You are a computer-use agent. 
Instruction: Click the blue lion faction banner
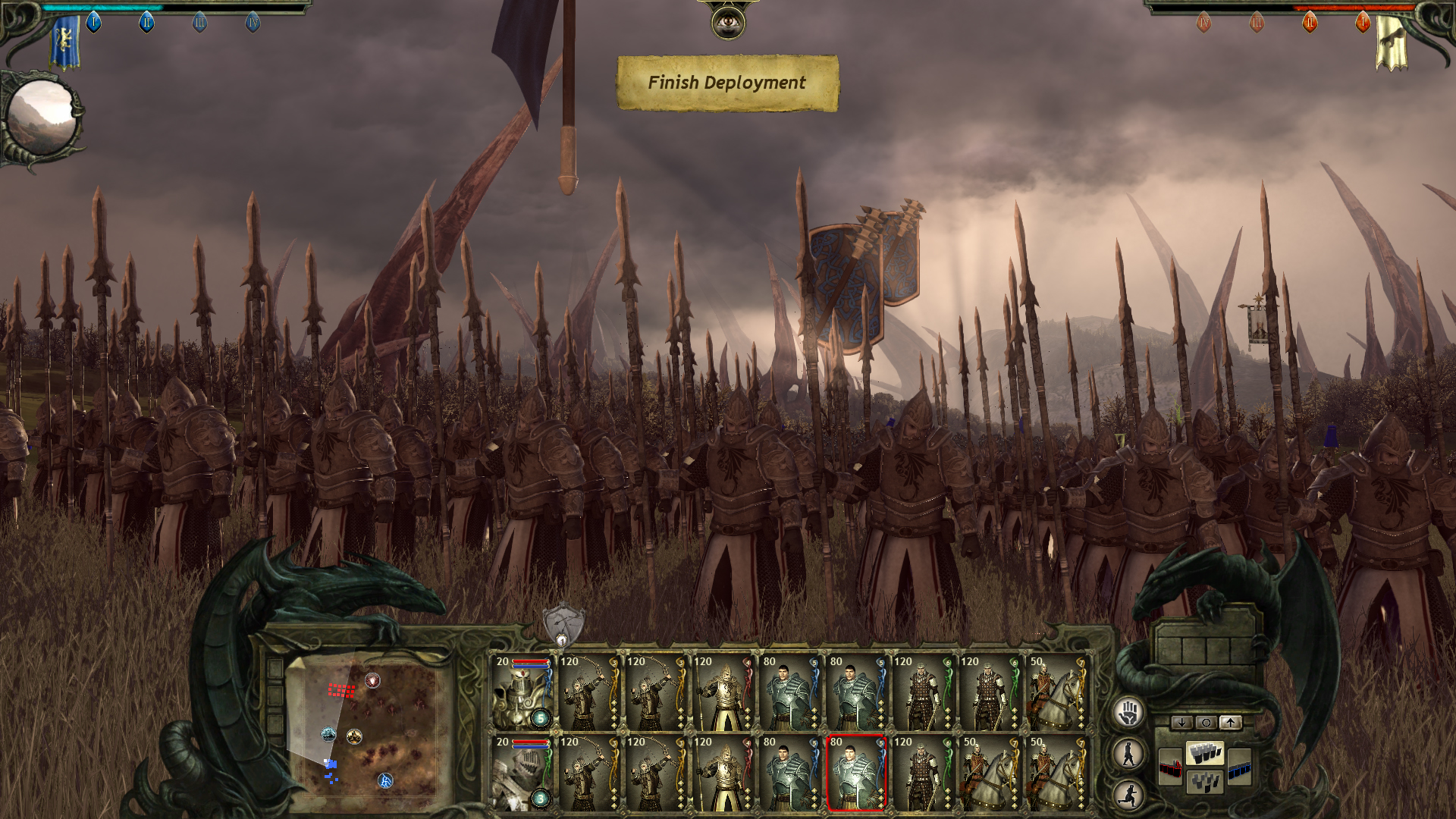pyautogui.click(x=65, y=42)
